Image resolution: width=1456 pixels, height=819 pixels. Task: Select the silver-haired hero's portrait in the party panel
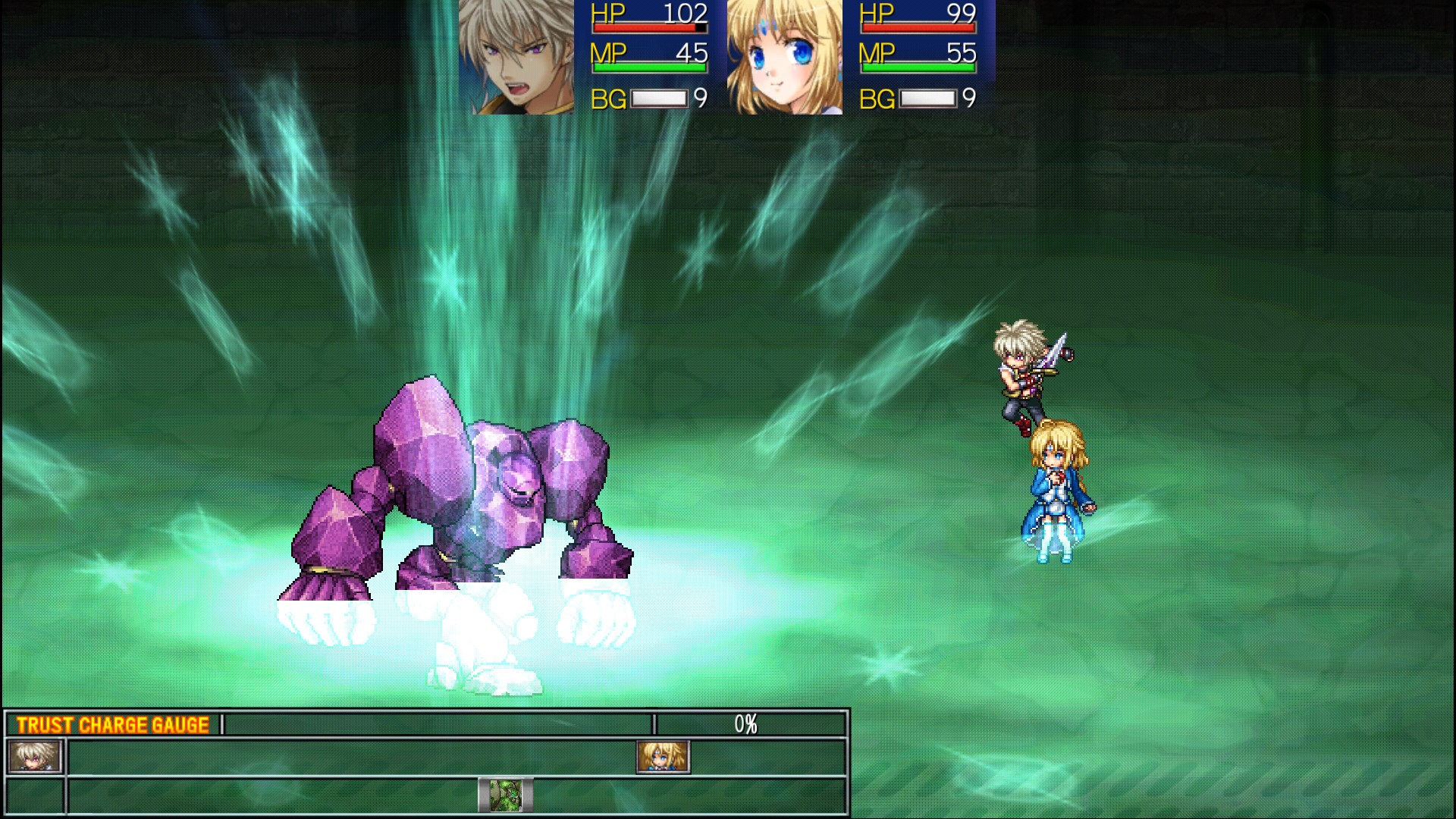(x=516, y=57)
